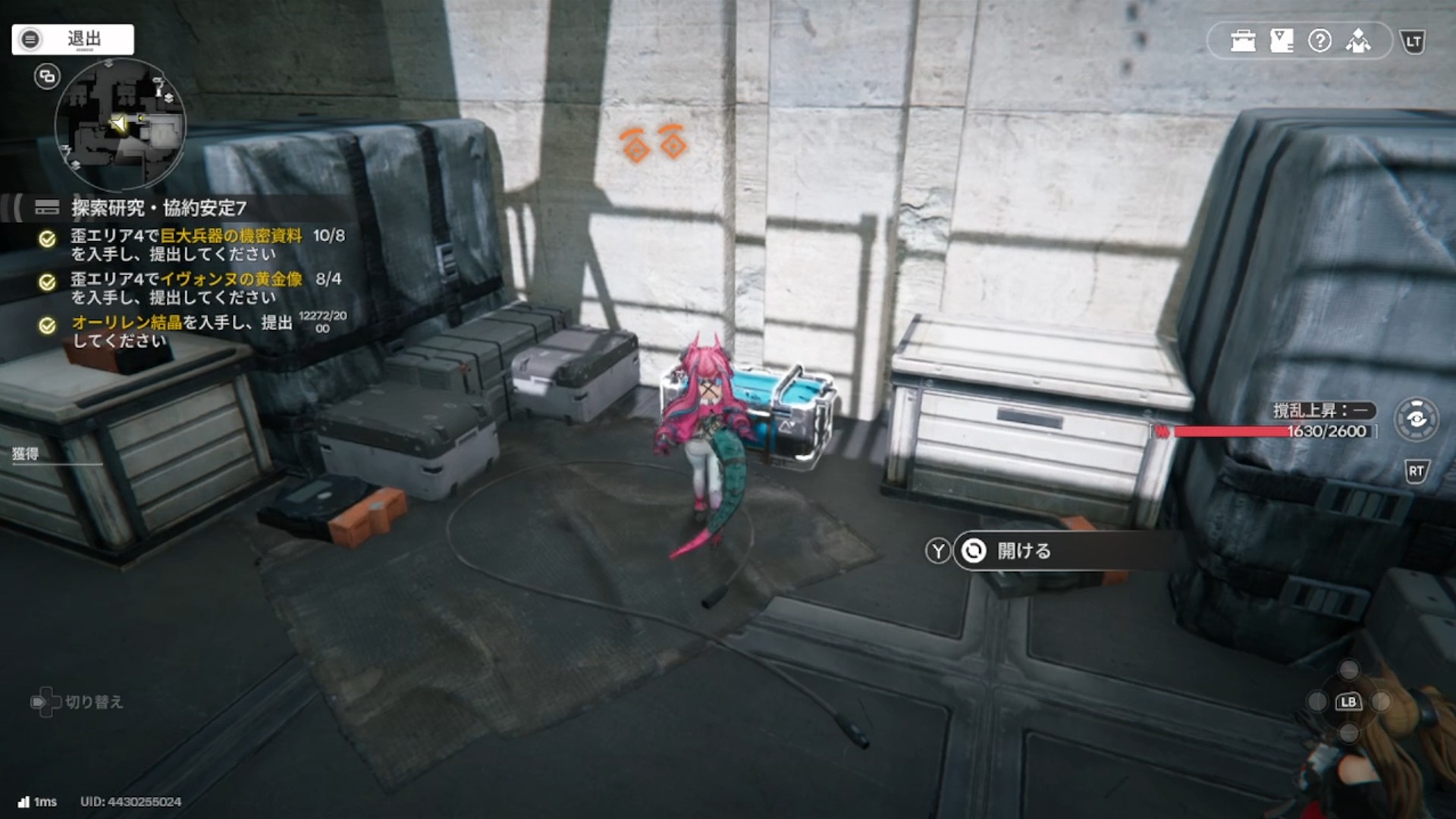This screenshot has height=819, width=1456.
Task: Open the notebook journal icon
Action: [1282, 41]
